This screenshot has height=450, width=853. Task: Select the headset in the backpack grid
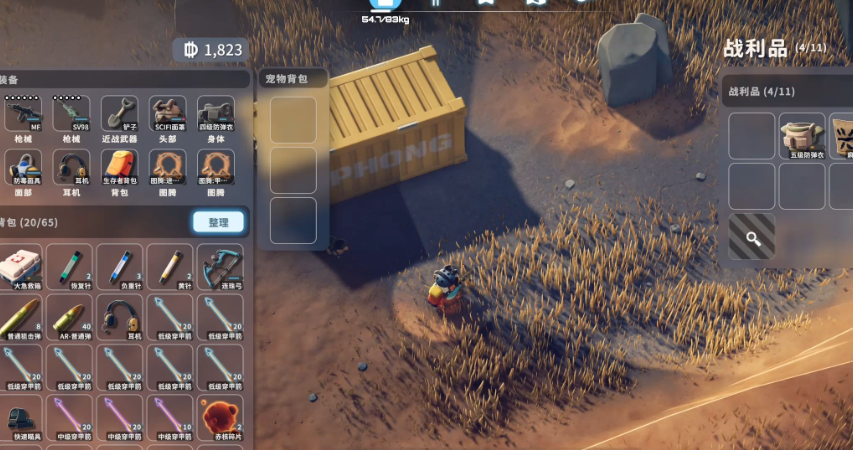click(120, 318)
